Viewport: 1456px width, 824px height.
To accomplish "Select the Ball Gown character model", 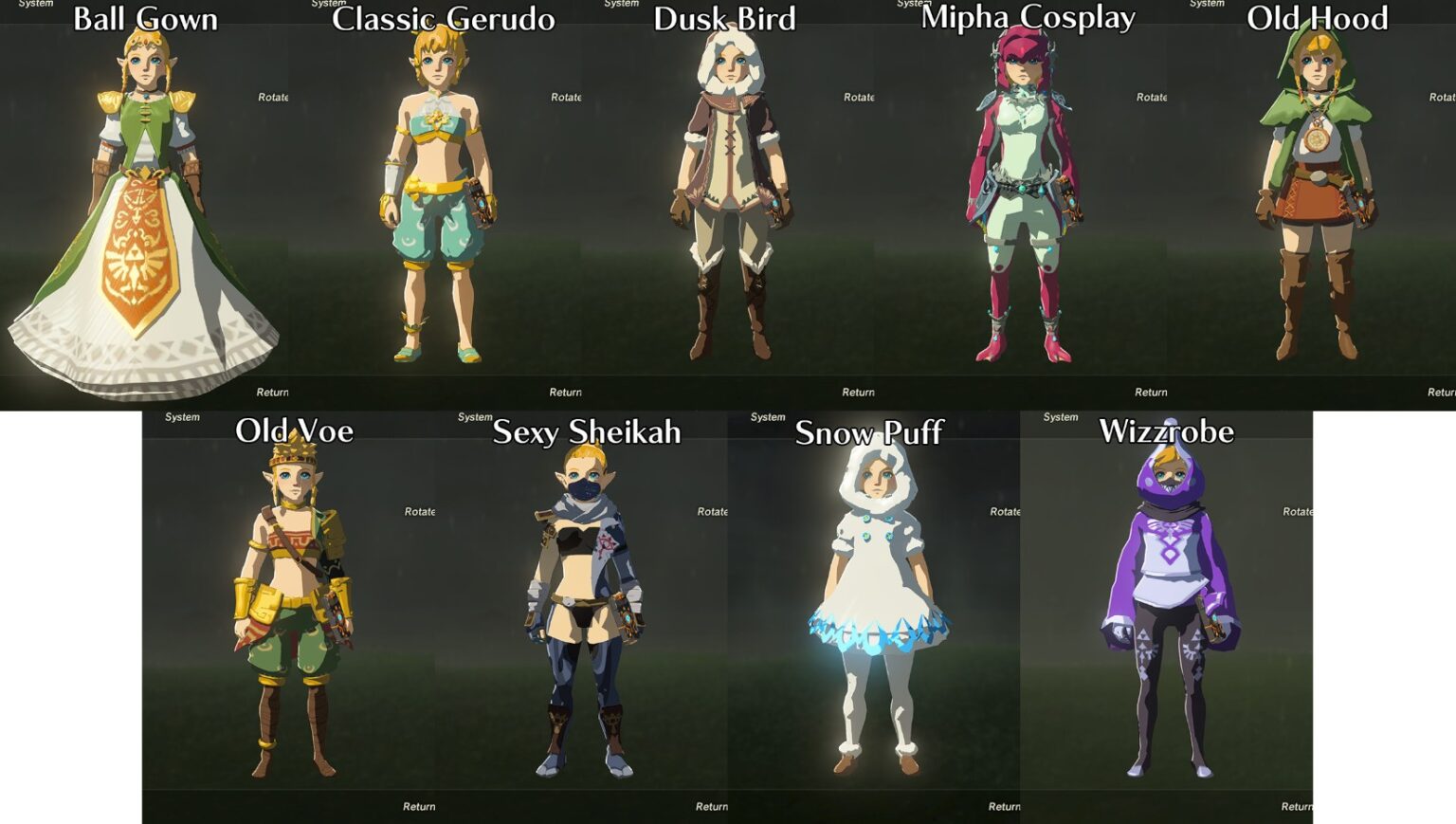I will (x=147, y=190).
